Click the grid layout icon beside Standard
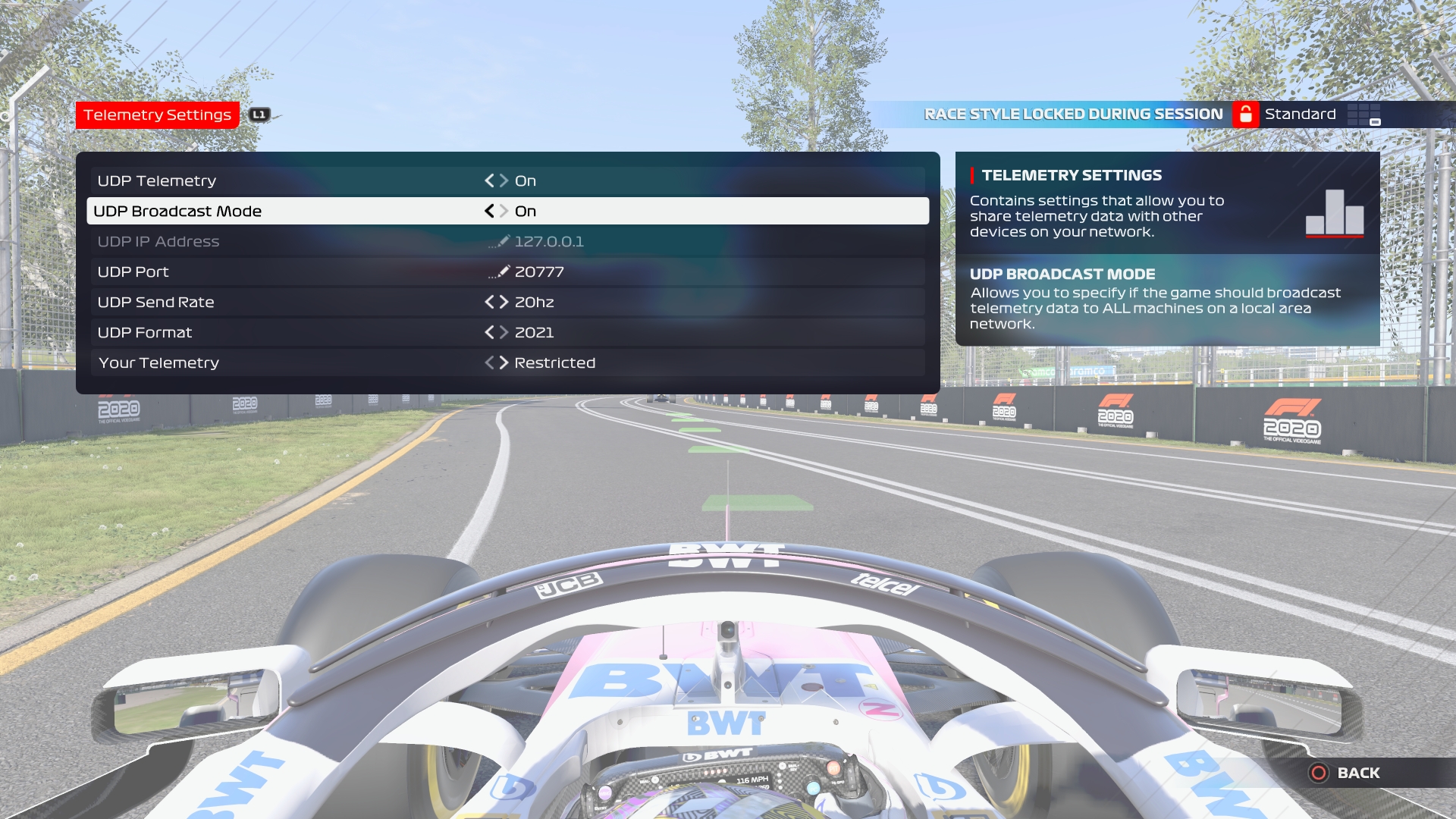This screenshot has height=819, width=1456. [x=1365, y=114]
